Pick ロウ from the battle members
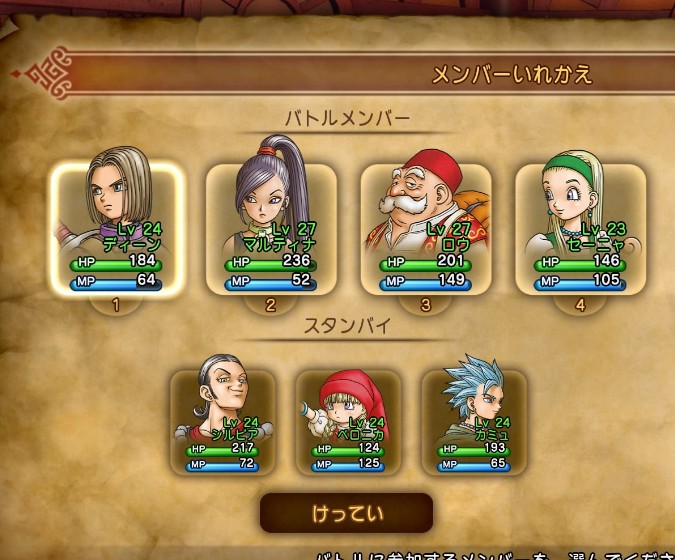The width and height of the screenshot is (675, 560). tap(426, 228)
